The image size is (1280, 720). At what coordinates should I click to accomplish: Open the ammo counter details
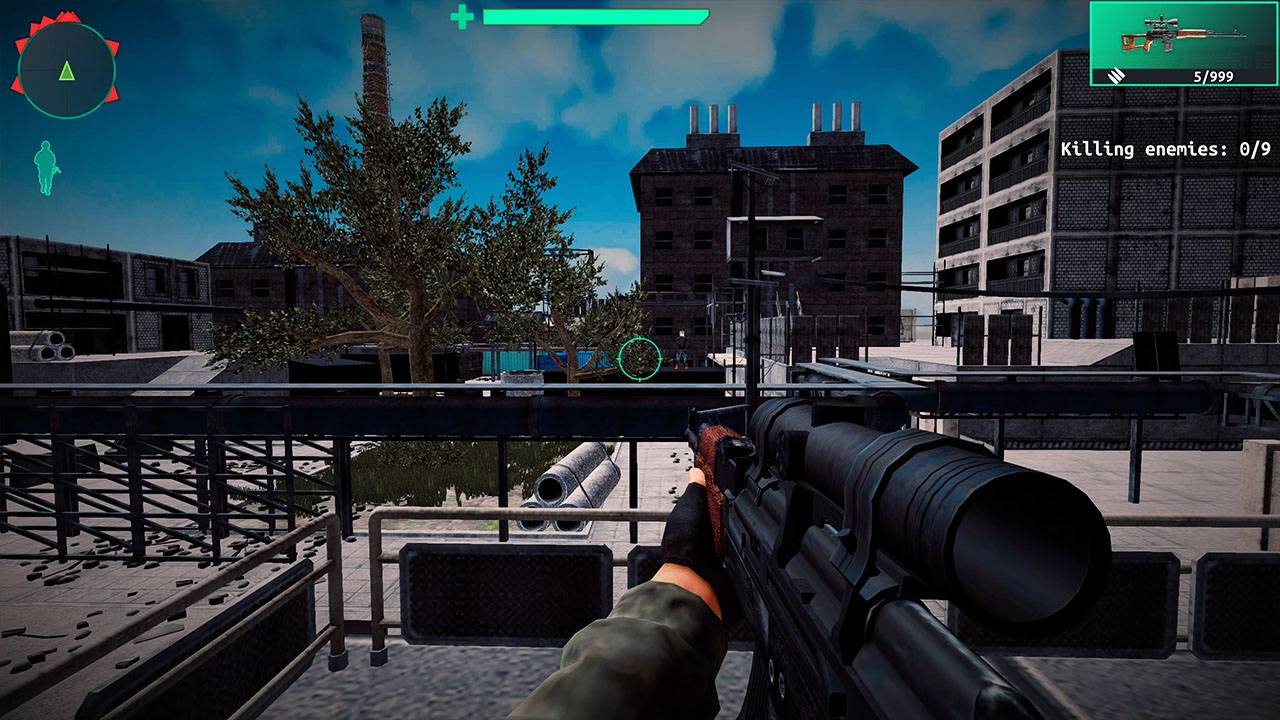1213,76
